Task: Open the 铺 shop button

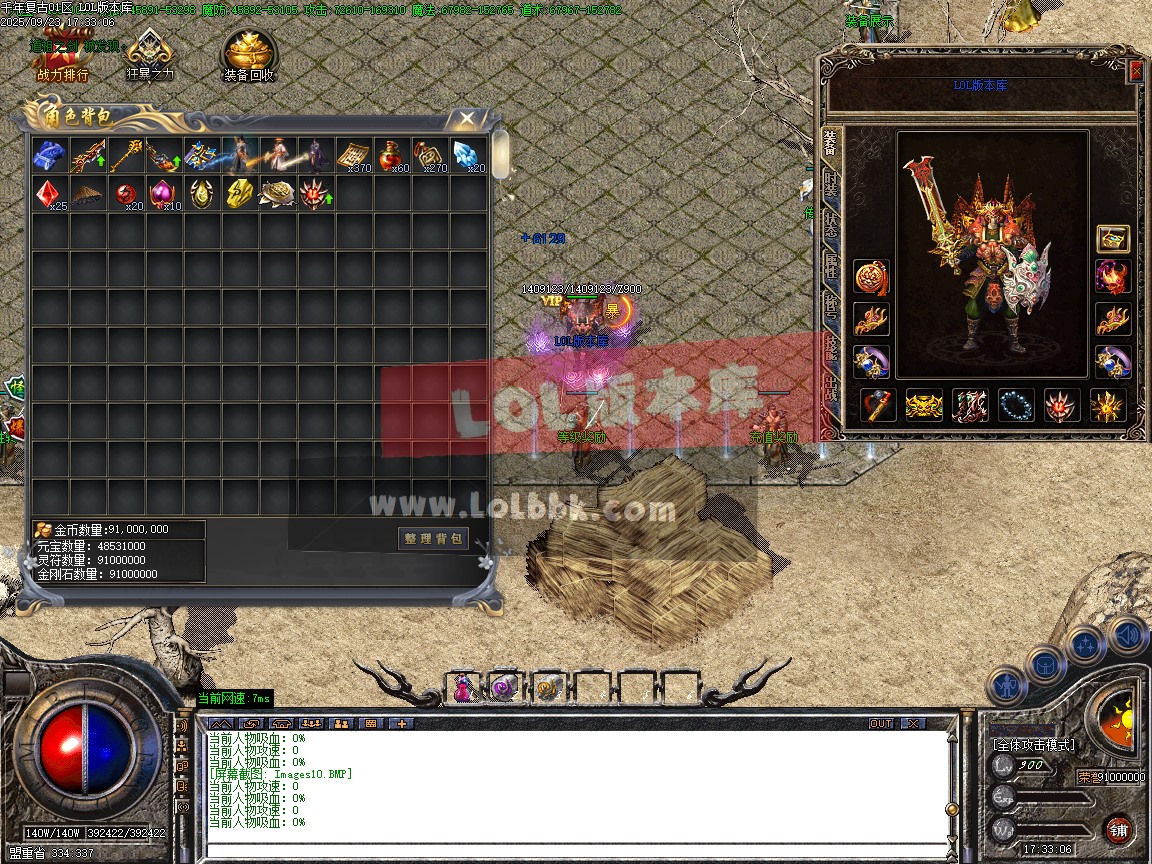Action: pyautogui.click(x=1119, y=829)
